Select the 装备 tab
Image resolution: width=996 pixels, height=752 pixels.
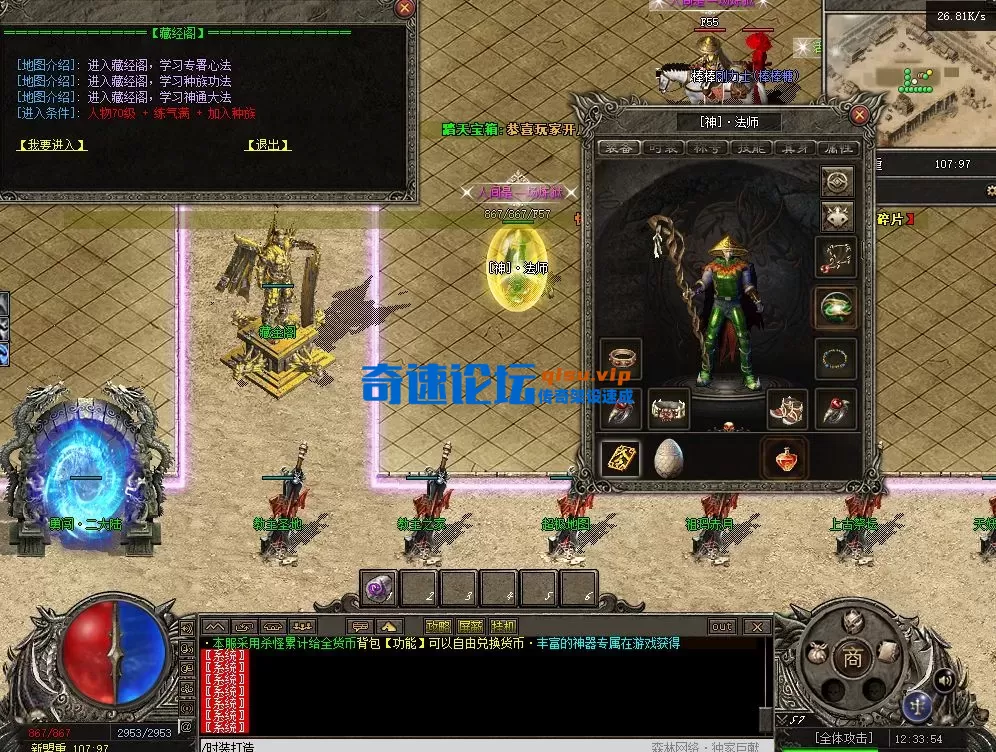tap(620, 148)
